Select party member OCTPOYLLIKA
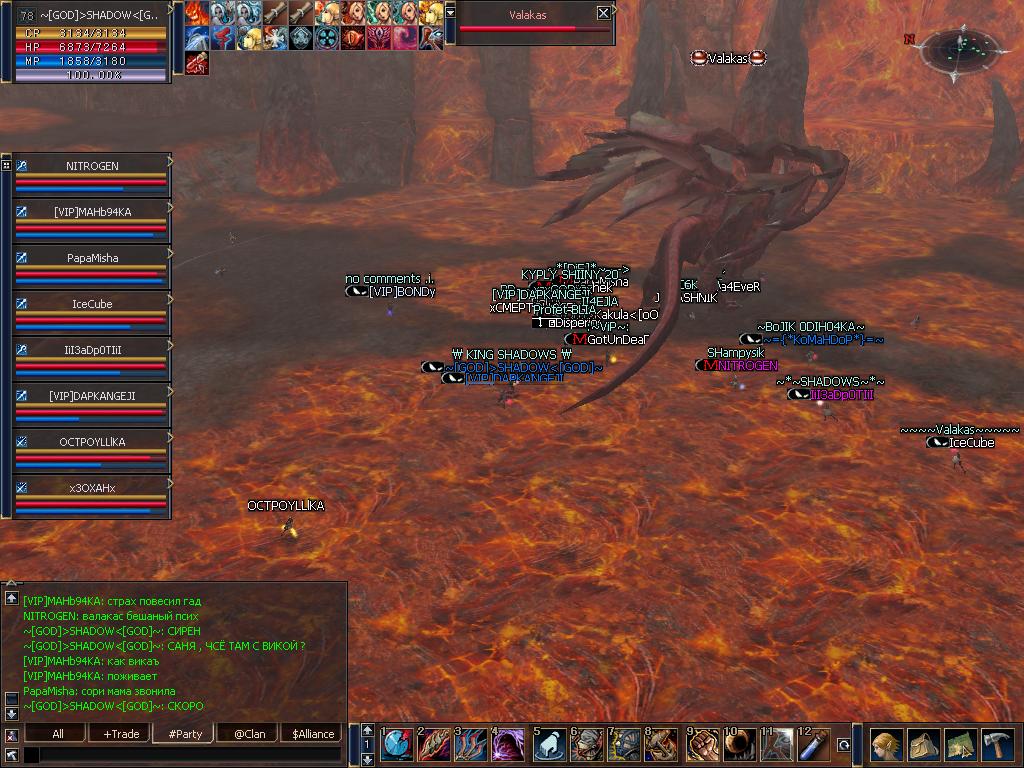This screenshot has width=1024, height=768. 92,442
